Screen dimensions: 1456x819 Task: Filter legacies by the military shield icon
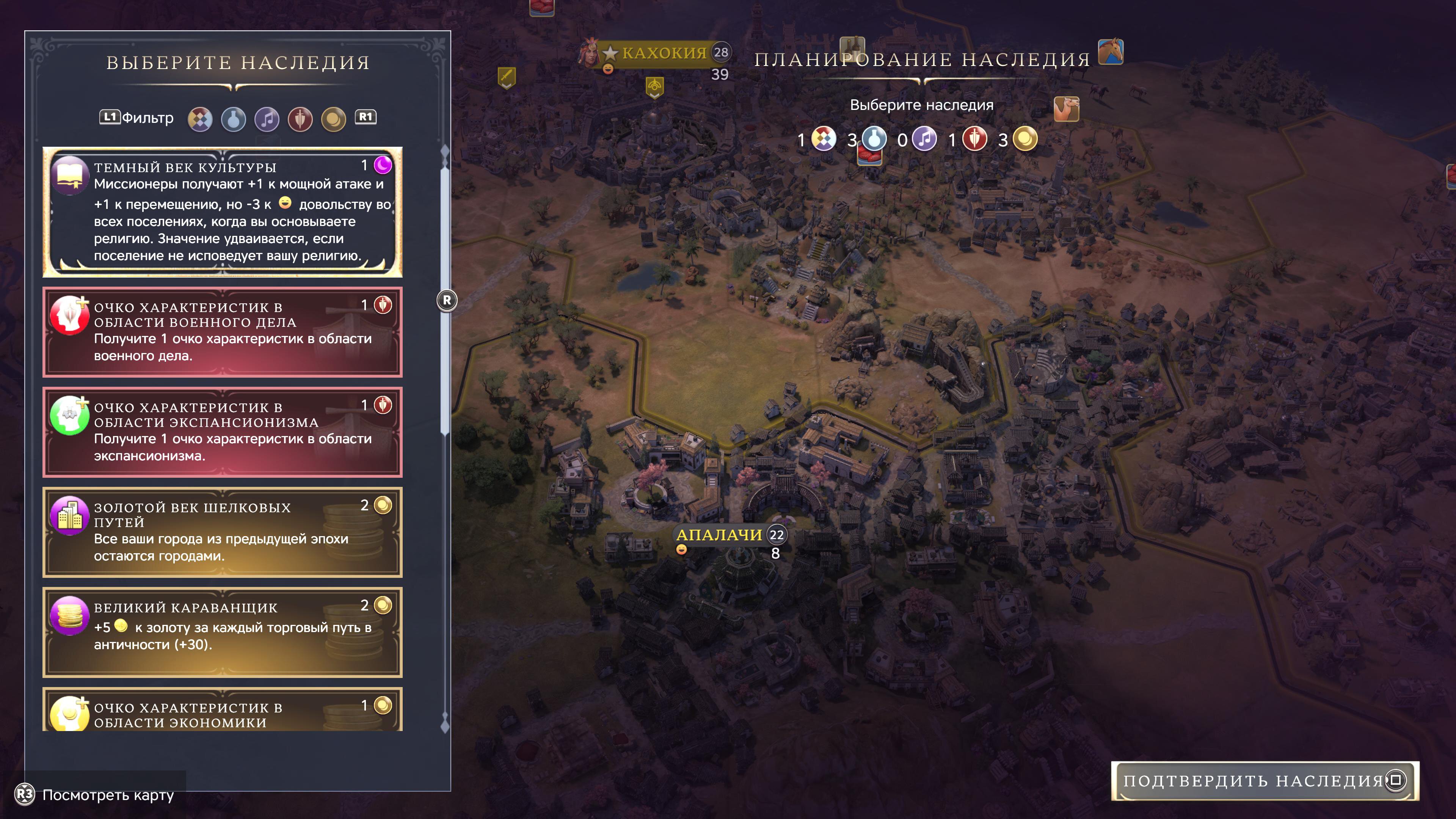[300, 119]
